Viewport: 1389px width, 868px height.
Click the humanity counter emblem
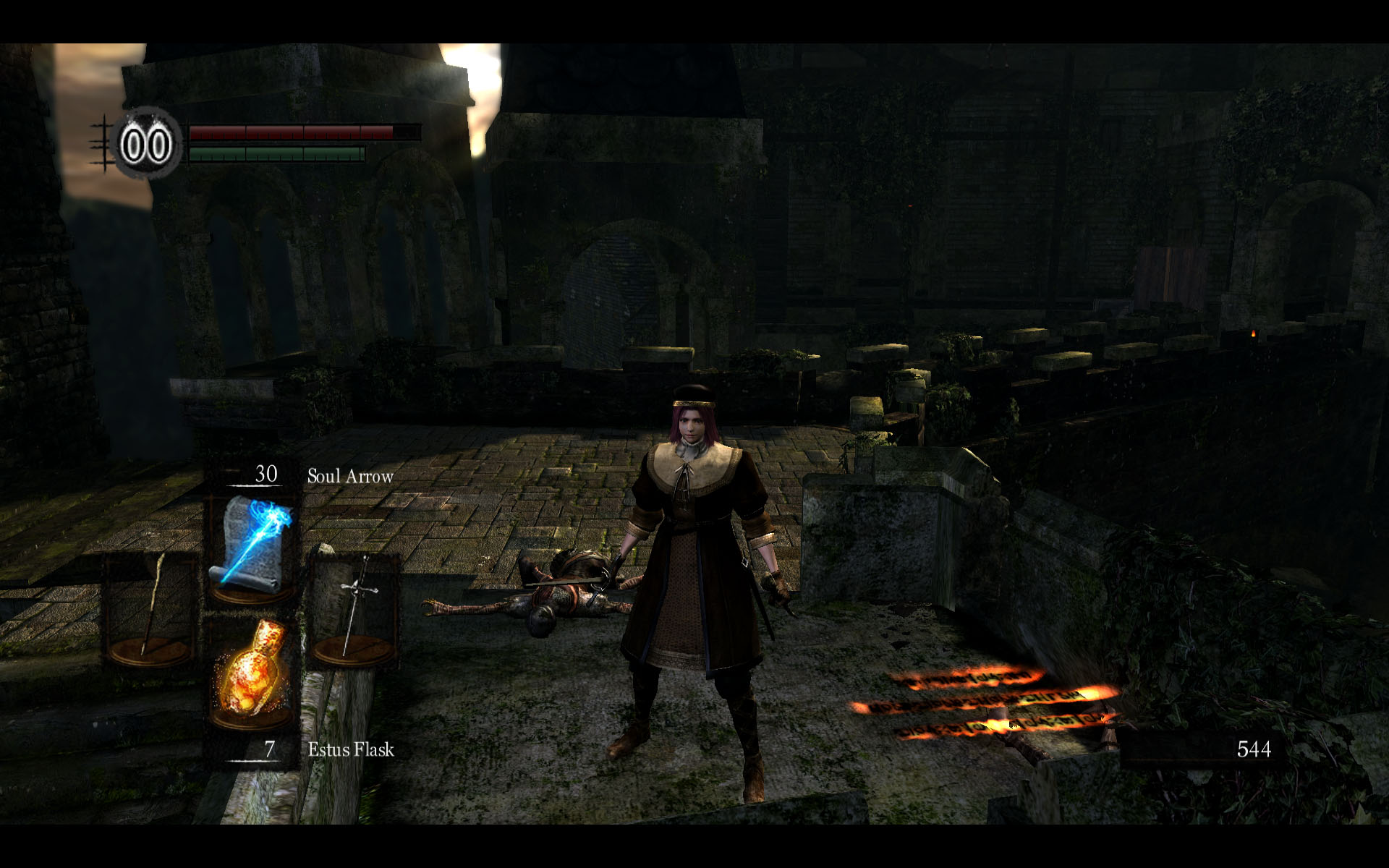146,145
